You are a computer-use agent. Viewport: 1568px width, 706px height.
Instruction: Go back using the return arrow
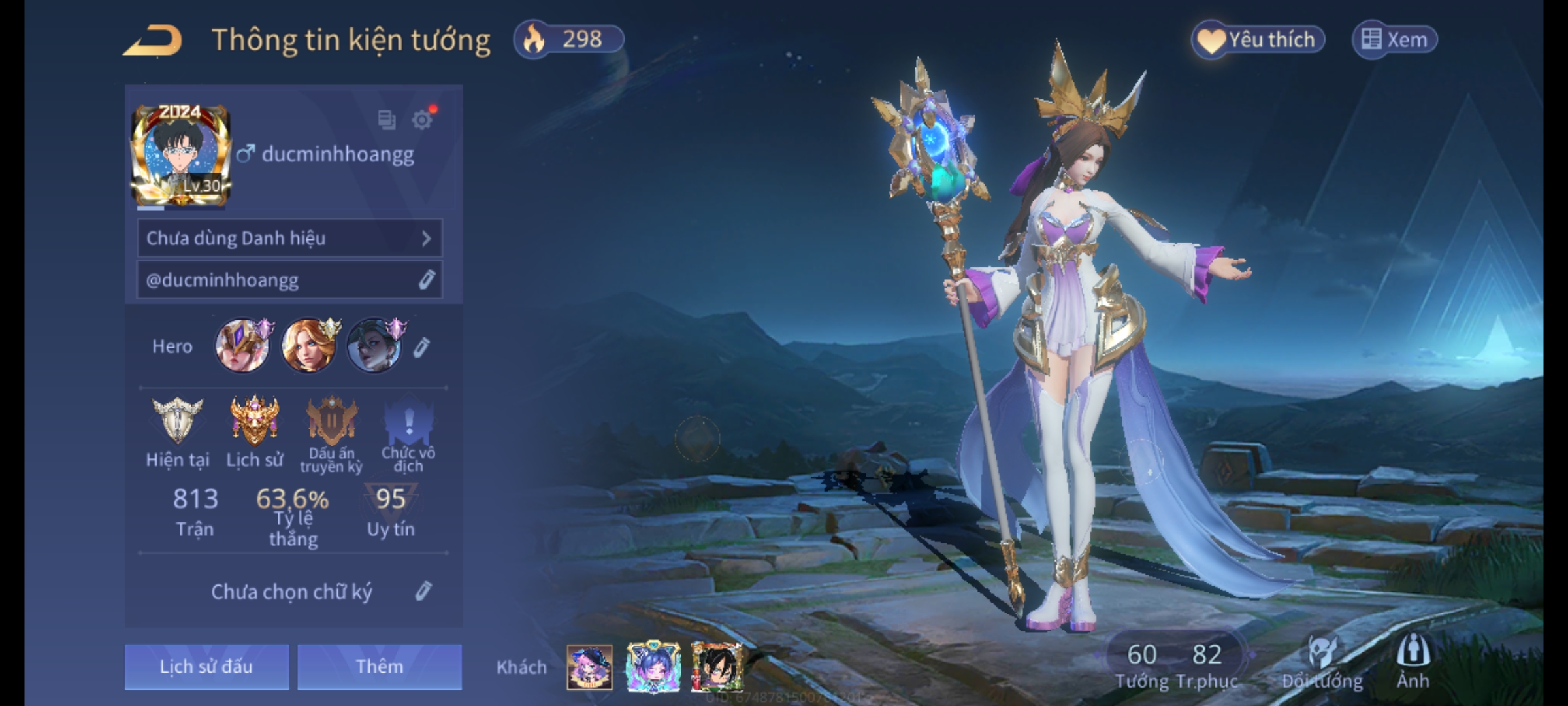[x=154, y=41]
